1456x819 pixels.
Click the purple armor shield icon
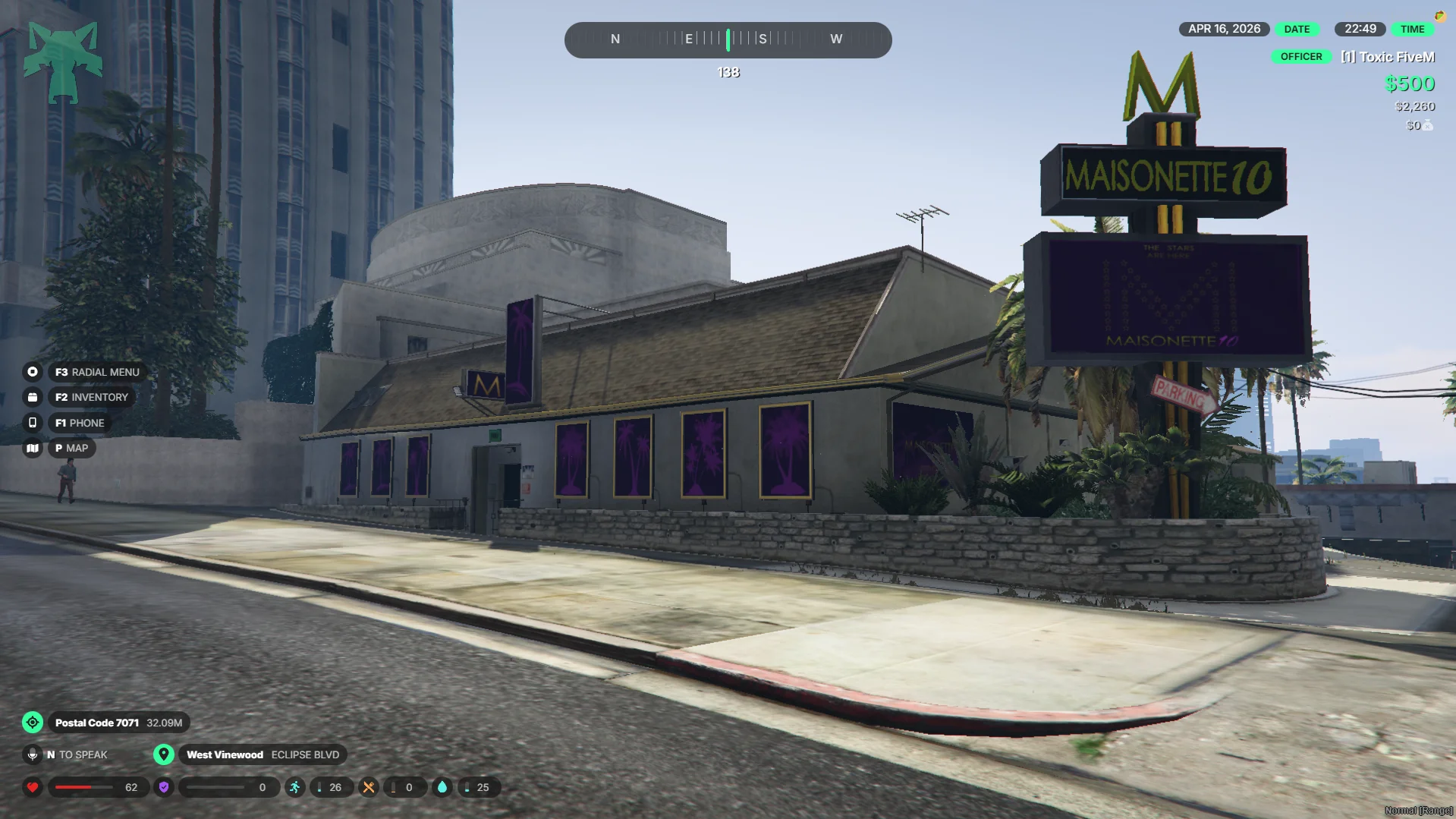pos(164,787)
